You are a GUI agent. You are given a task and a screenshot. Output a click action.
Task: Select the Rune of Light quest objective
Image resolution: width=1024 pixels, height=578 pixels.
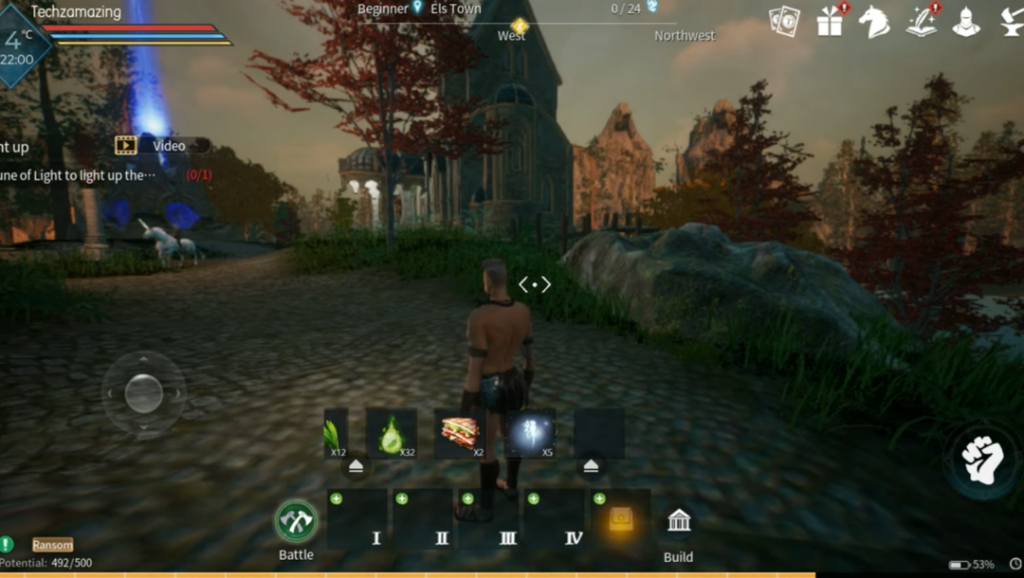pyautogui.click(x=80, y=175)
